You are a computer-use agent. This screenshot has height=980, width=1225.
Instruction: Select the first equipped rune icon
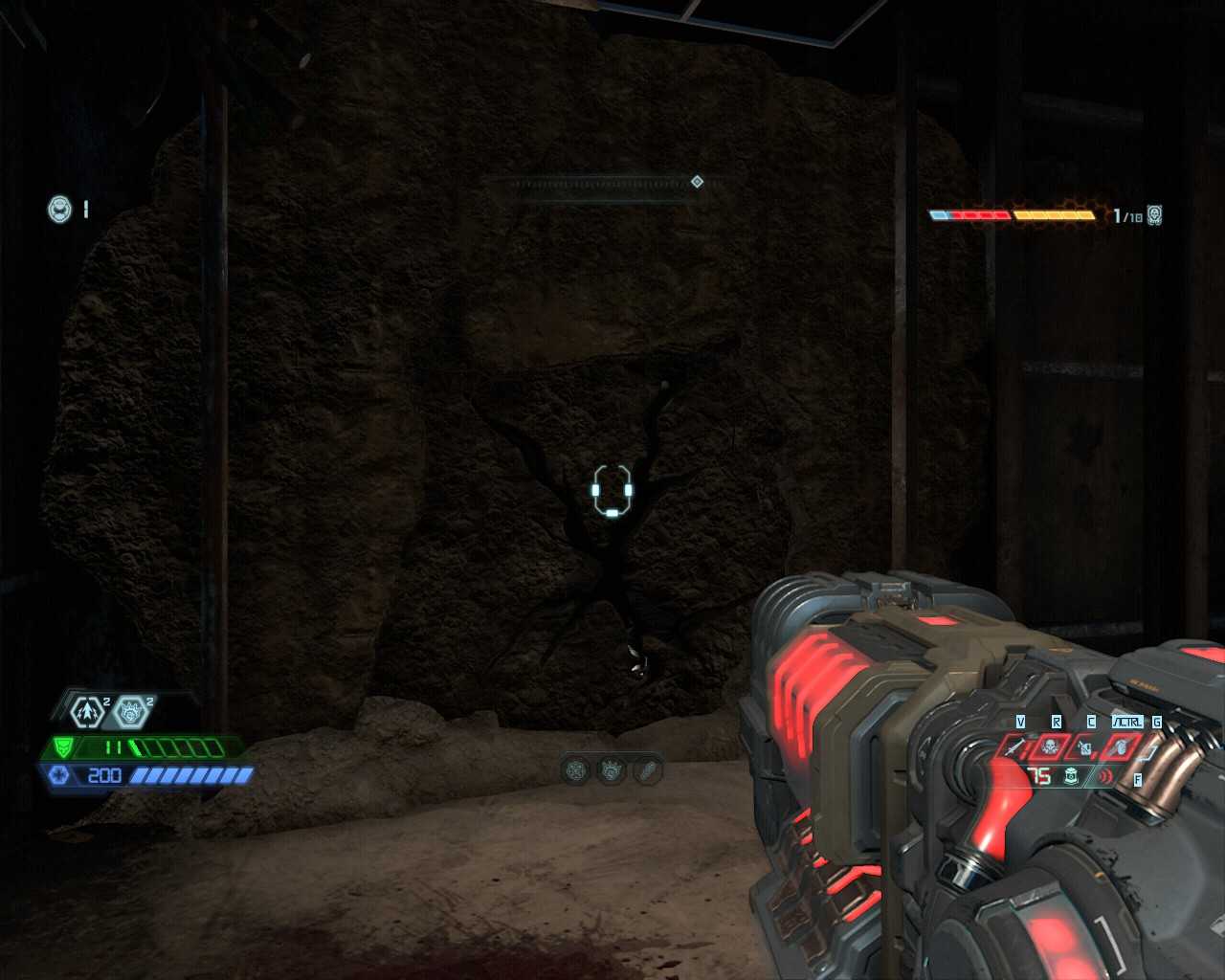576,769
